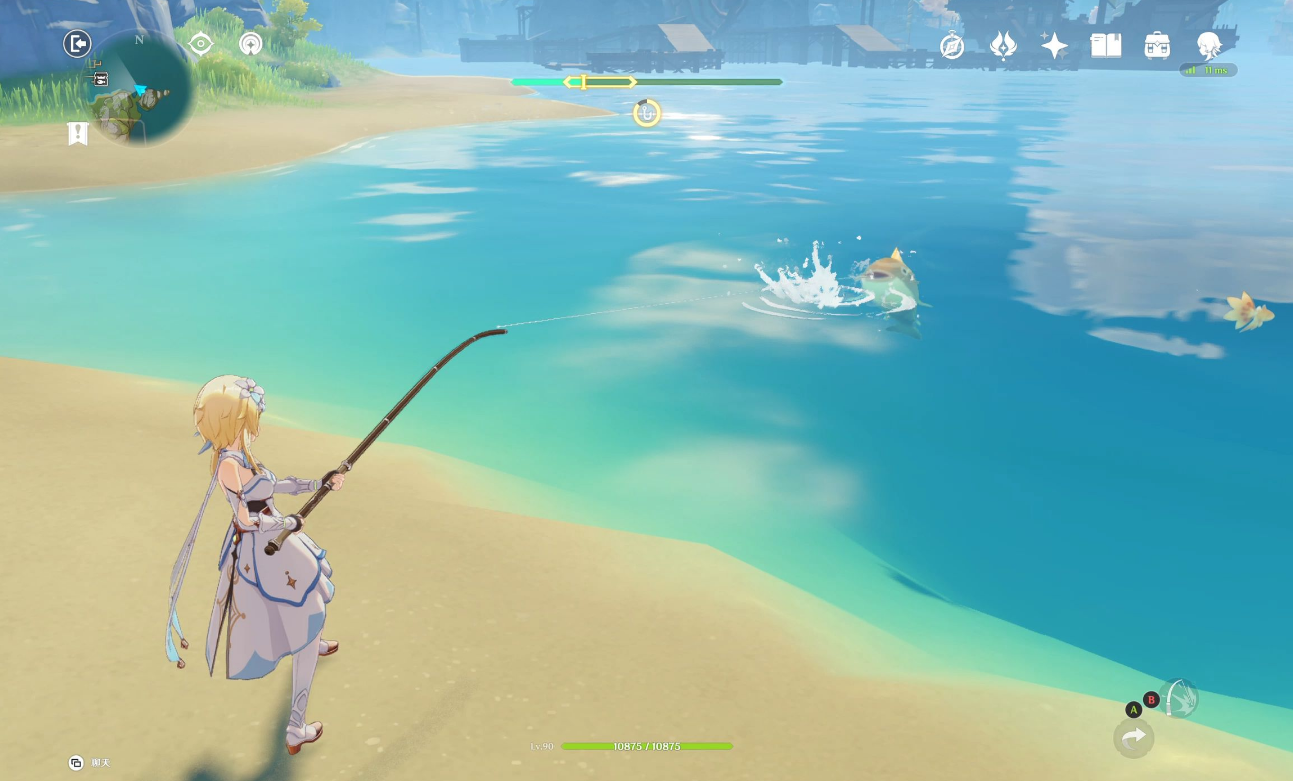Open the adventurer handbook book icon
This screenshot has height=781, width=1293.
pos(1105,45)
